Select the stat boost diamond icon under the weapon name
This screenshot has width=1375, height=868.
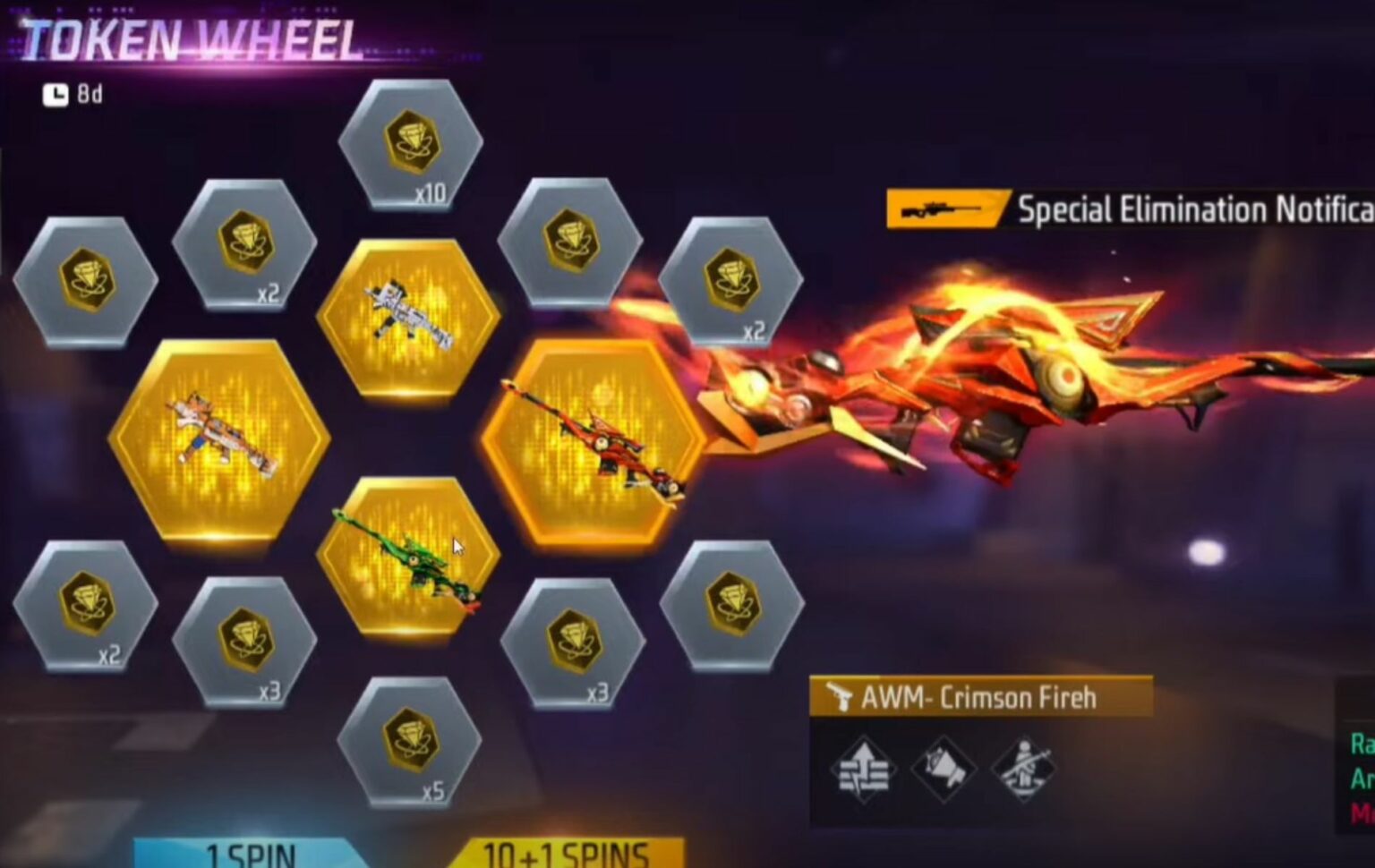pyautogui.click(x=862, y=768)
